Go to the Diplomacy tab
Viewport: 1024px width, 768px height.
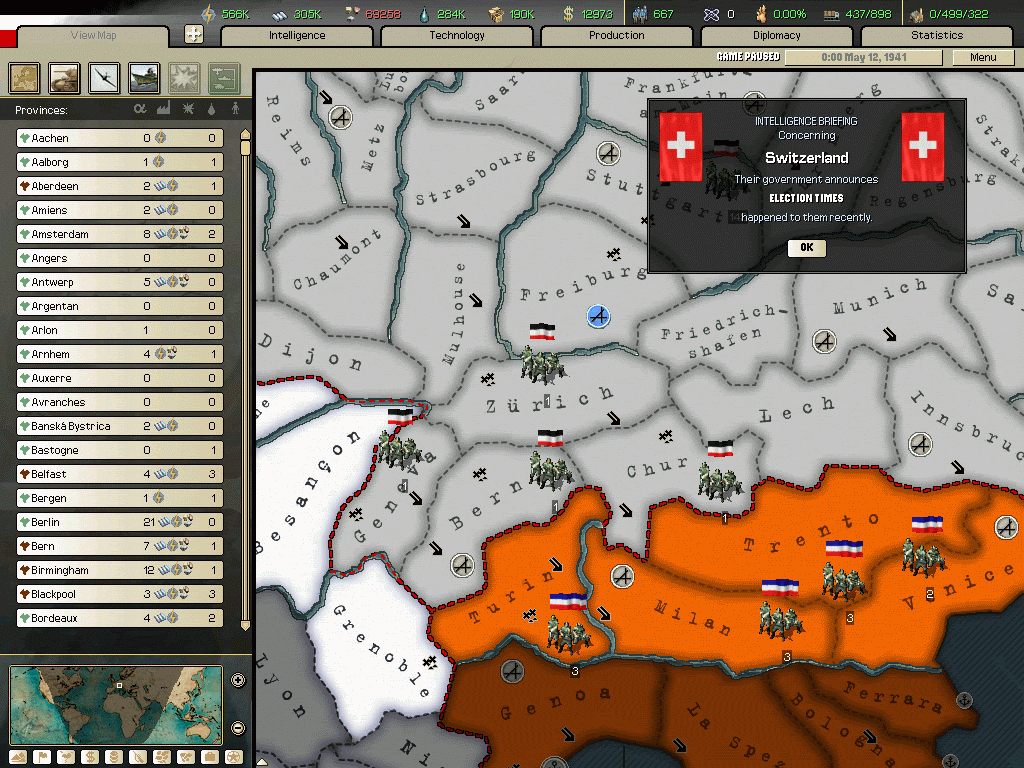tap(777, 36)
